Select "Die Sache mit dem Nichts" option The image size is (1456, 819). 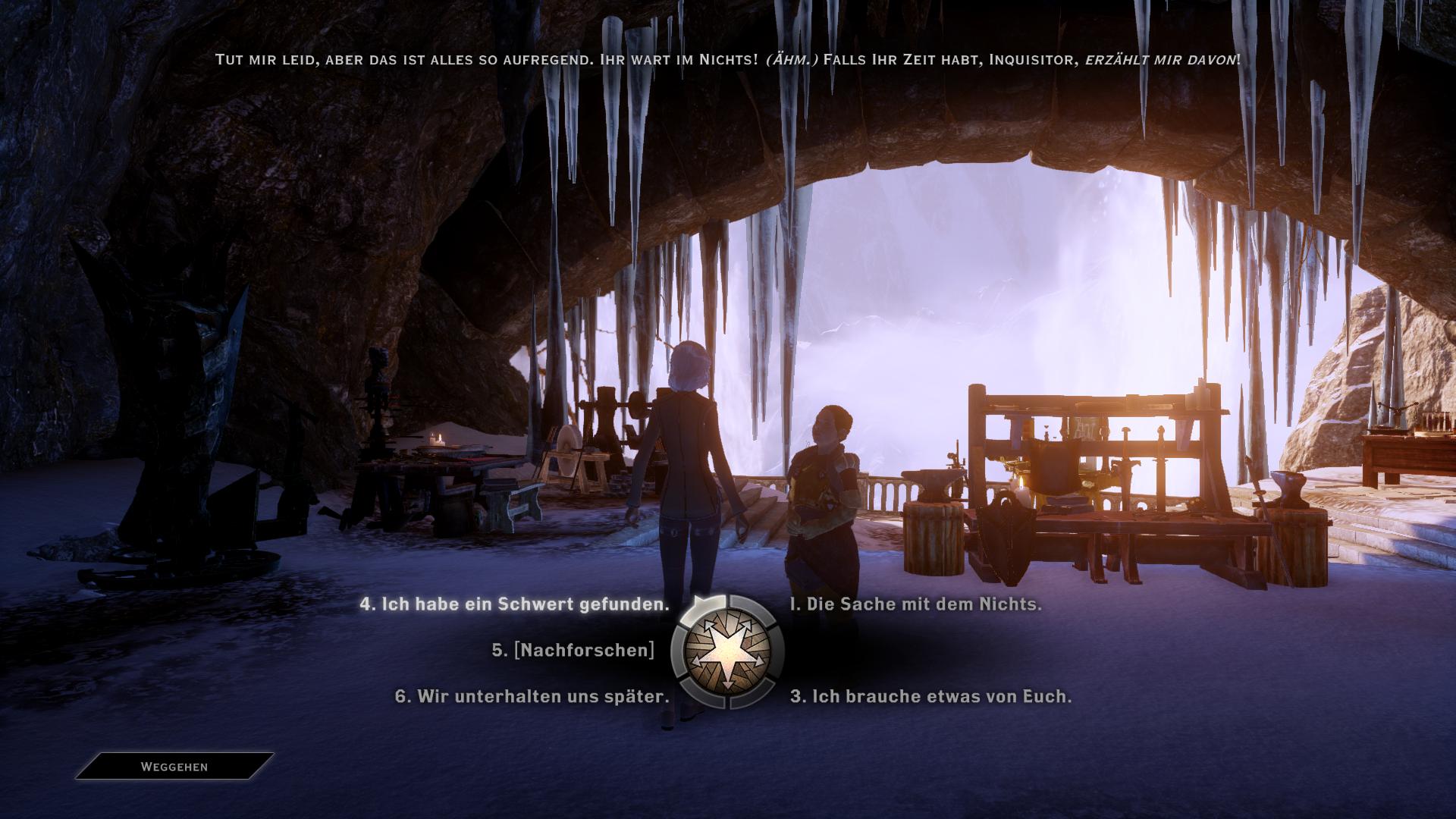pos(915,605)
